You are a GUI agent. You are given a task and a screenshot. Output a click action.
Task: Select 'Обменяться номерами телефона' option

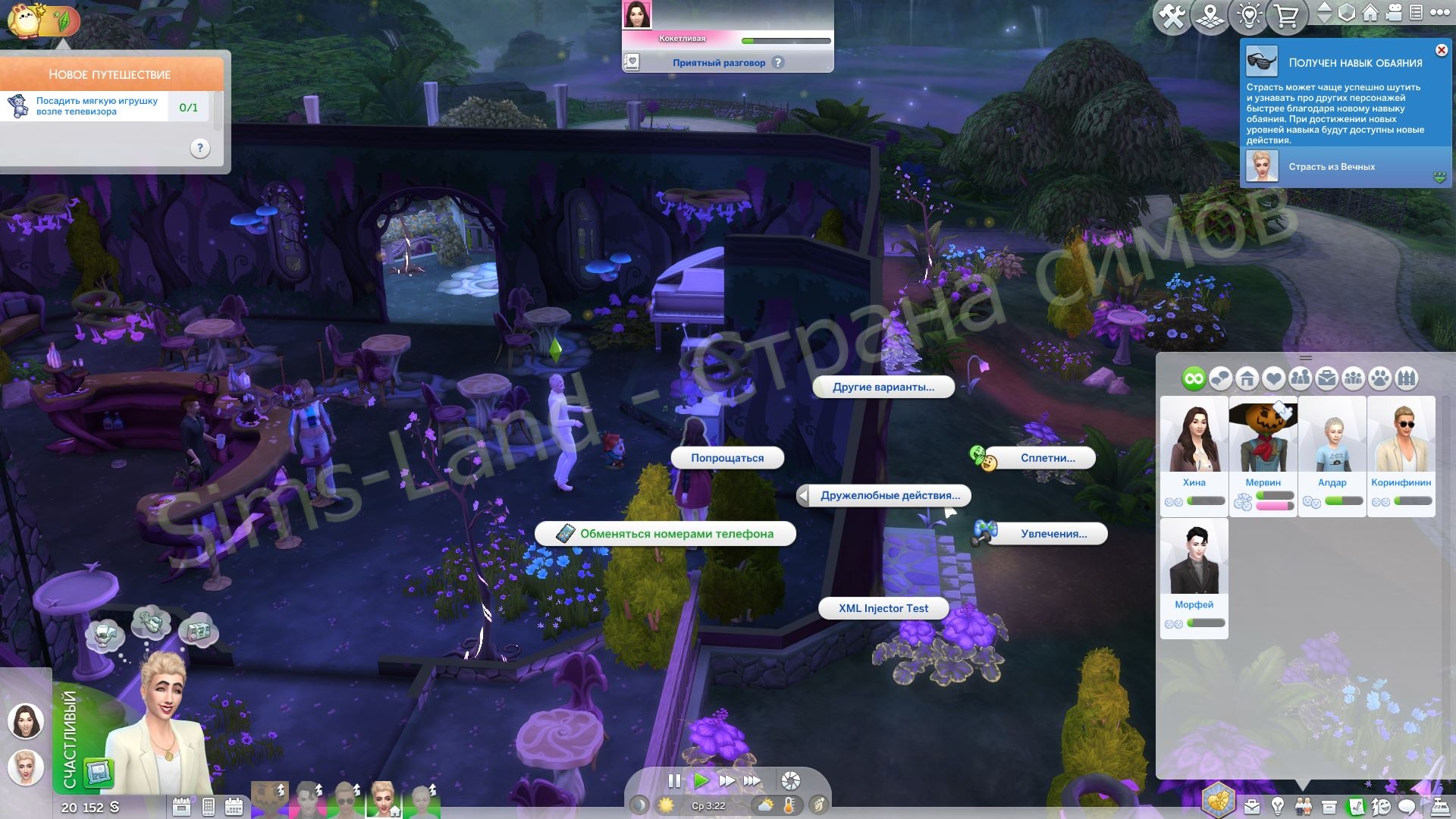click(x=665, y=534)
